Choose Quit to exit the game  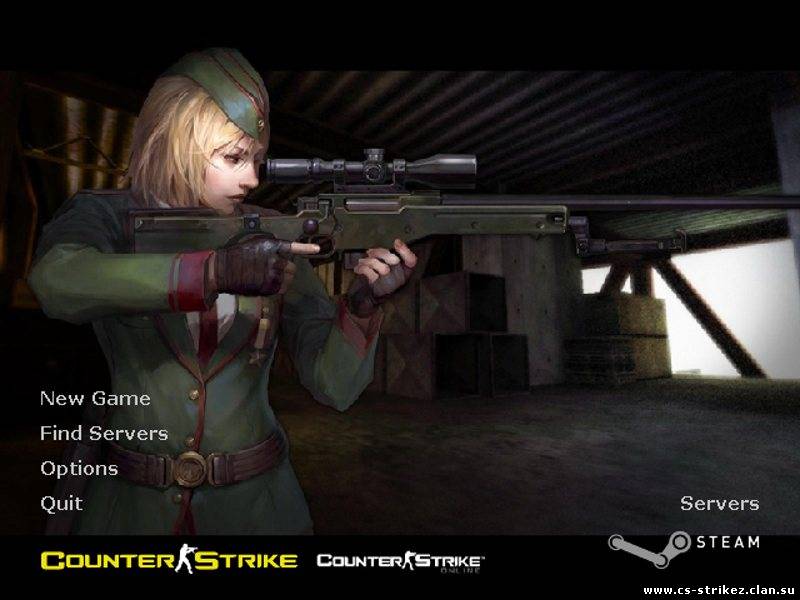point(61,503)
